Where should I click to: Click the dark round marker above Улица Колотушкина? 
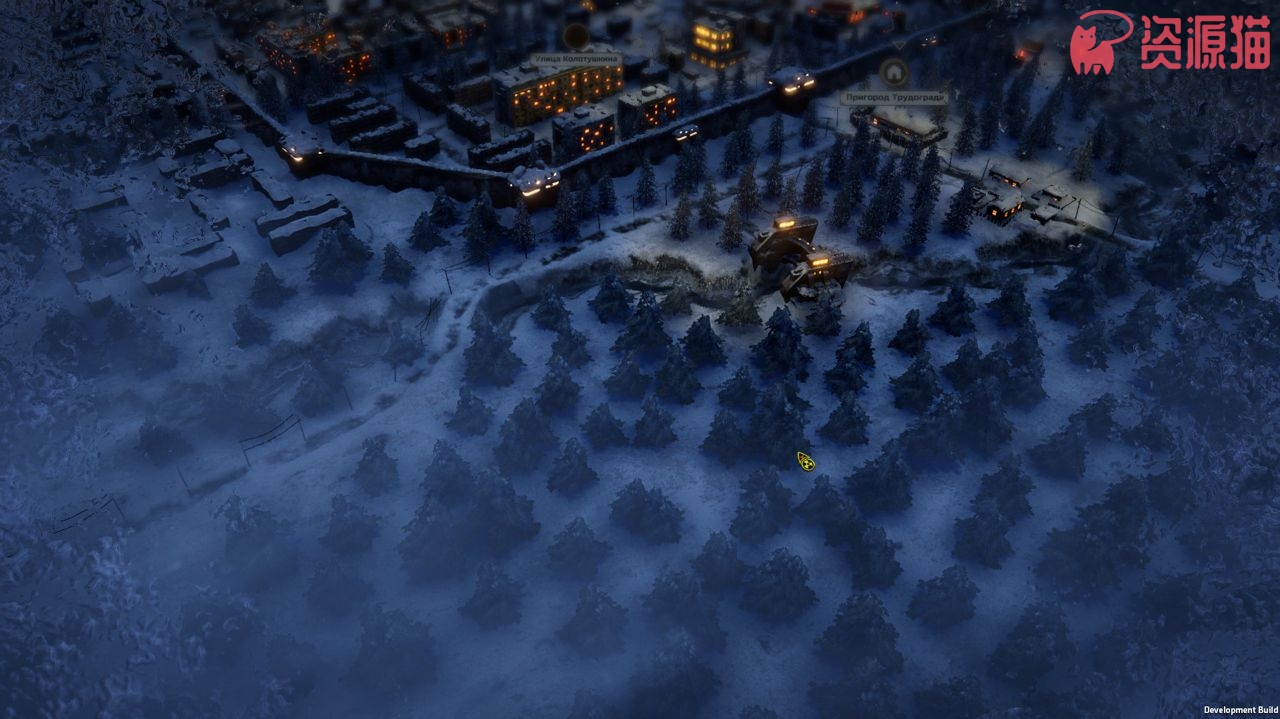pos(575,37)
